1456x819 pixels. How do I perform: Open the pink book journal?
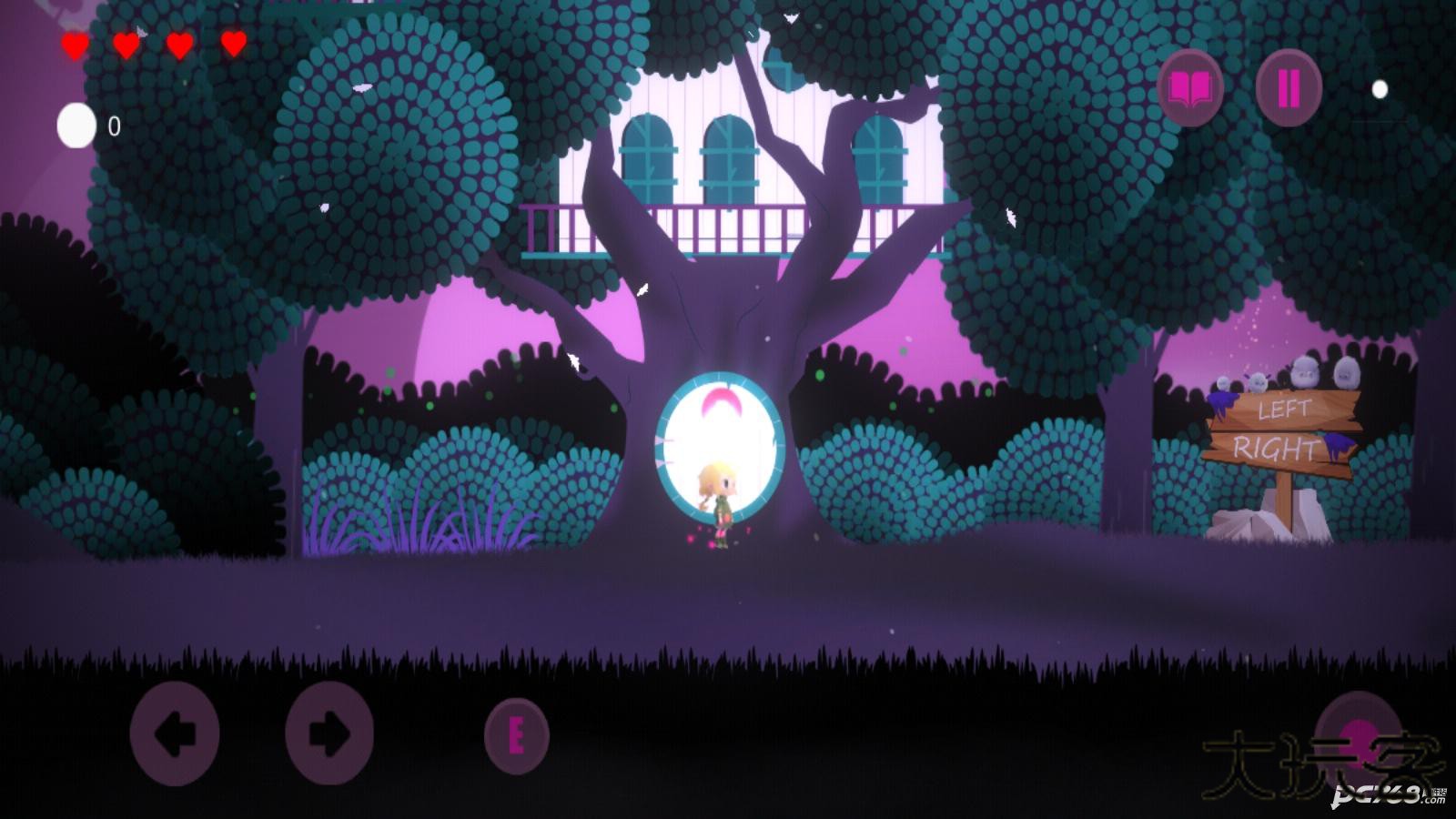(1190, 88)
